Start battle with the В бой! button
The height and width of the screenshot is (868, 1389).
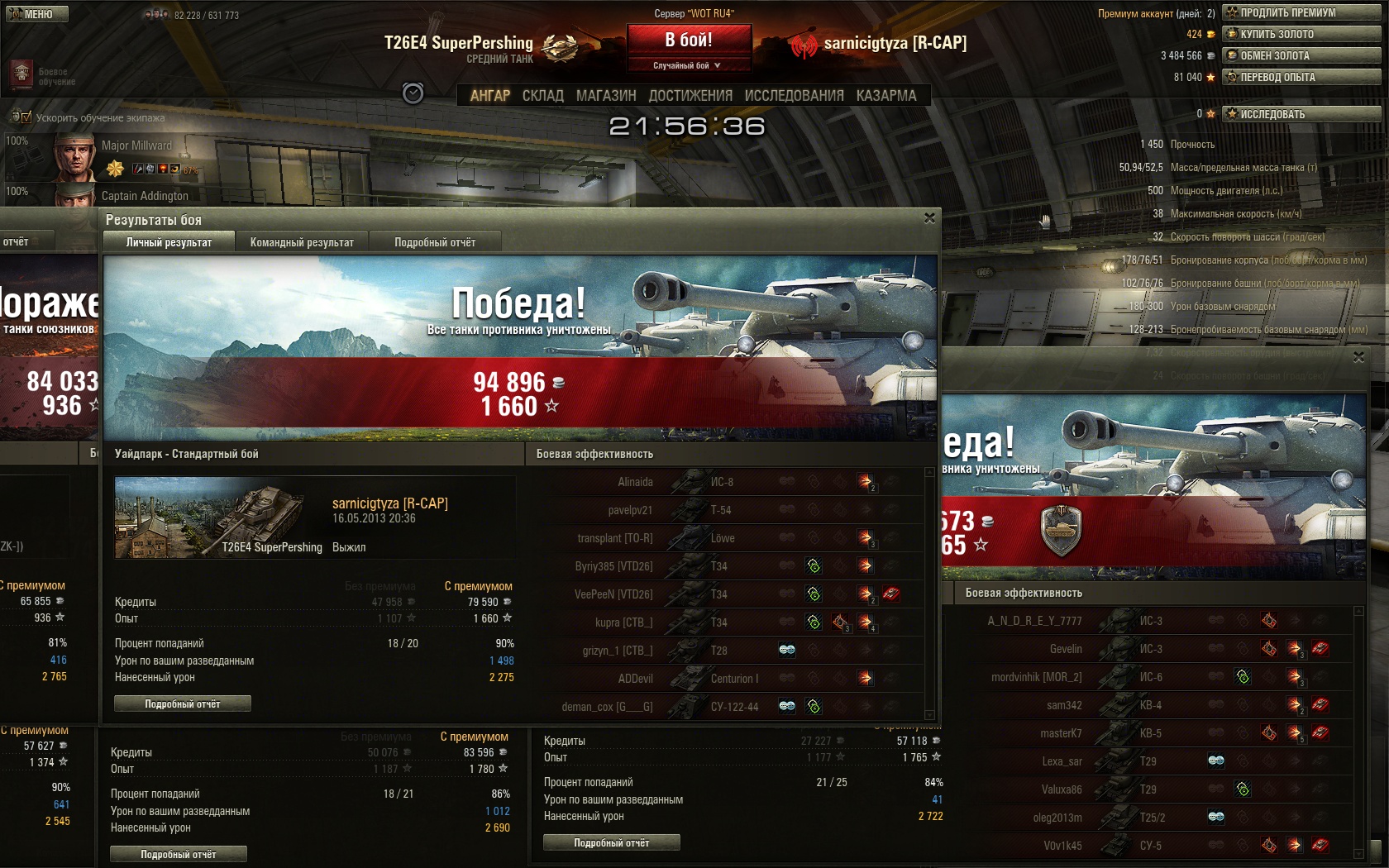click(x=689, y=40)
